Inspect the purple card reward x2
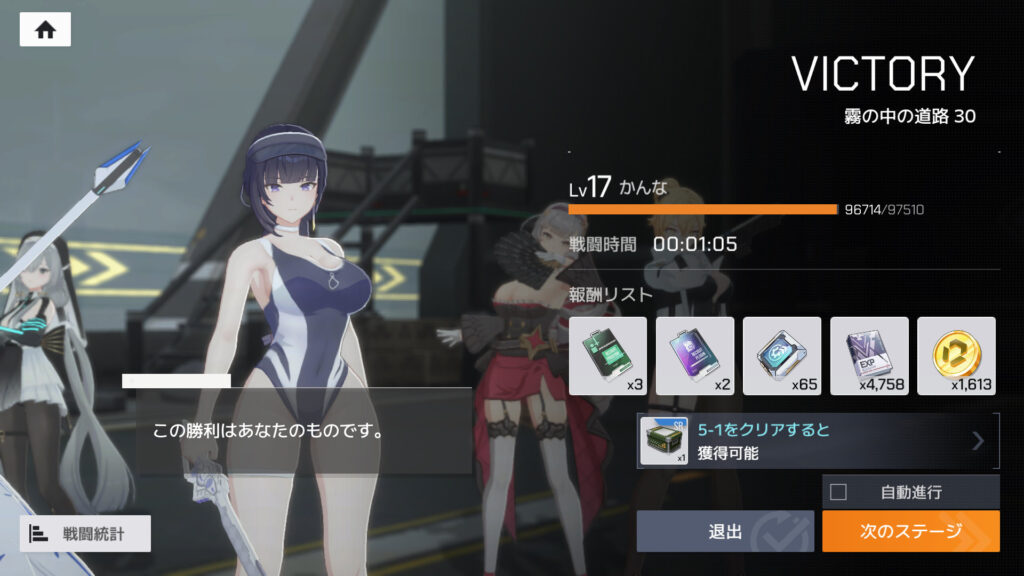The width and height of the screenshot is (1024, 576). (695, 355)
